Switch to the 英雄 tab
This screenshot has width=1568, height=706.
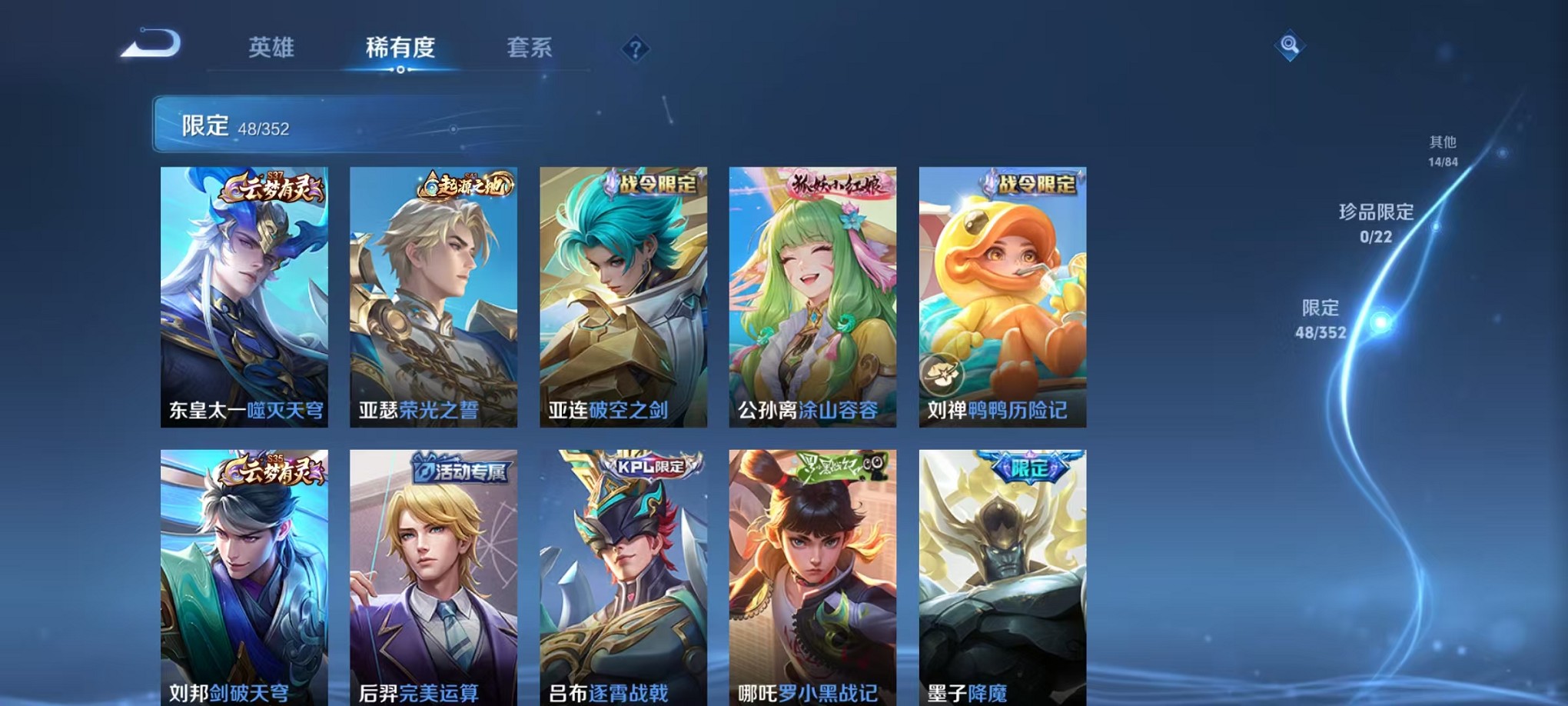tap(272, 49)
